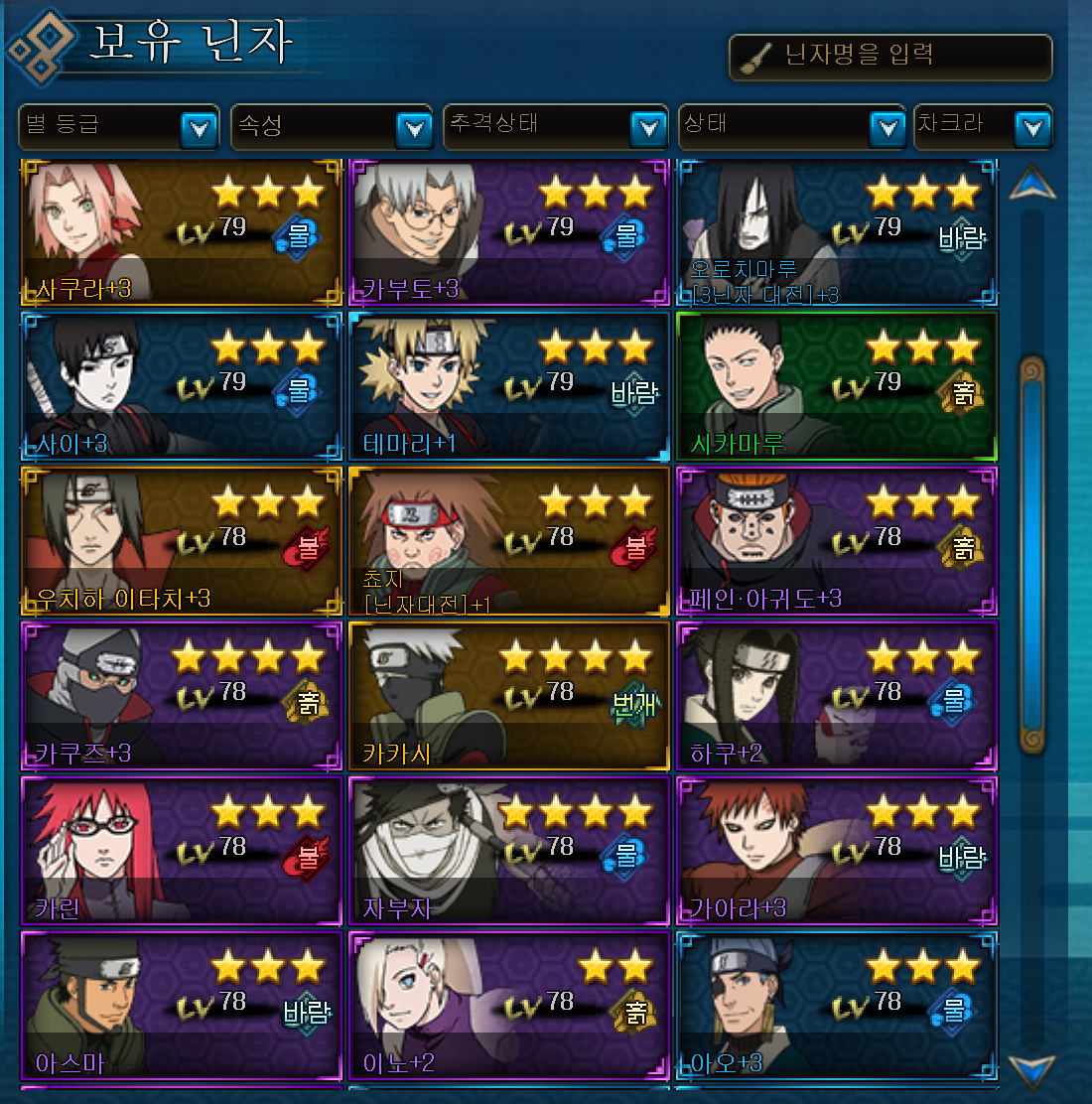Click the scroll-up arrow of the ninja list
The width and height of the screenshot is (1092, 1104).
coord(1031,184)
